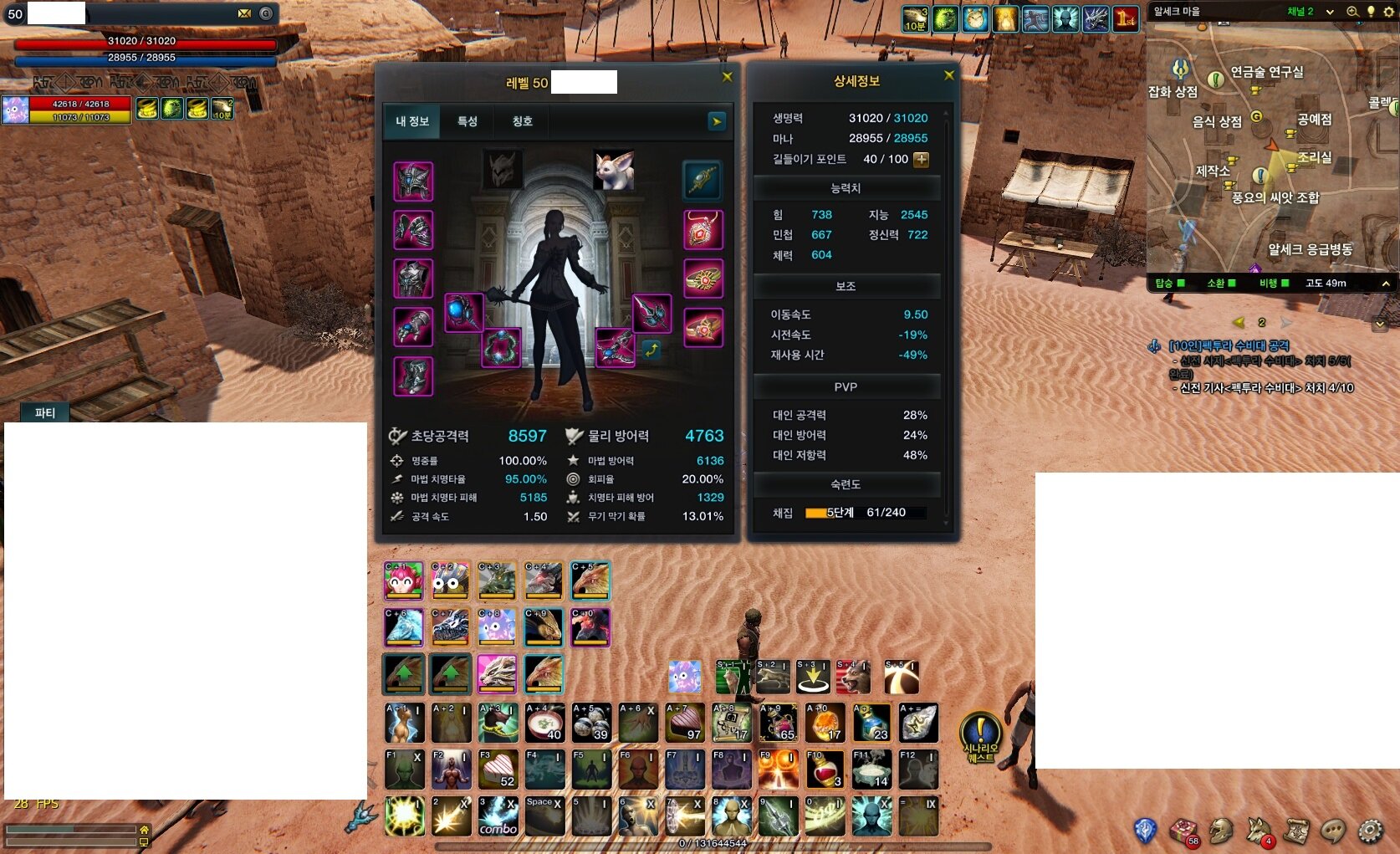Open the mail envelope icon near chat input

tap(245, 13)
